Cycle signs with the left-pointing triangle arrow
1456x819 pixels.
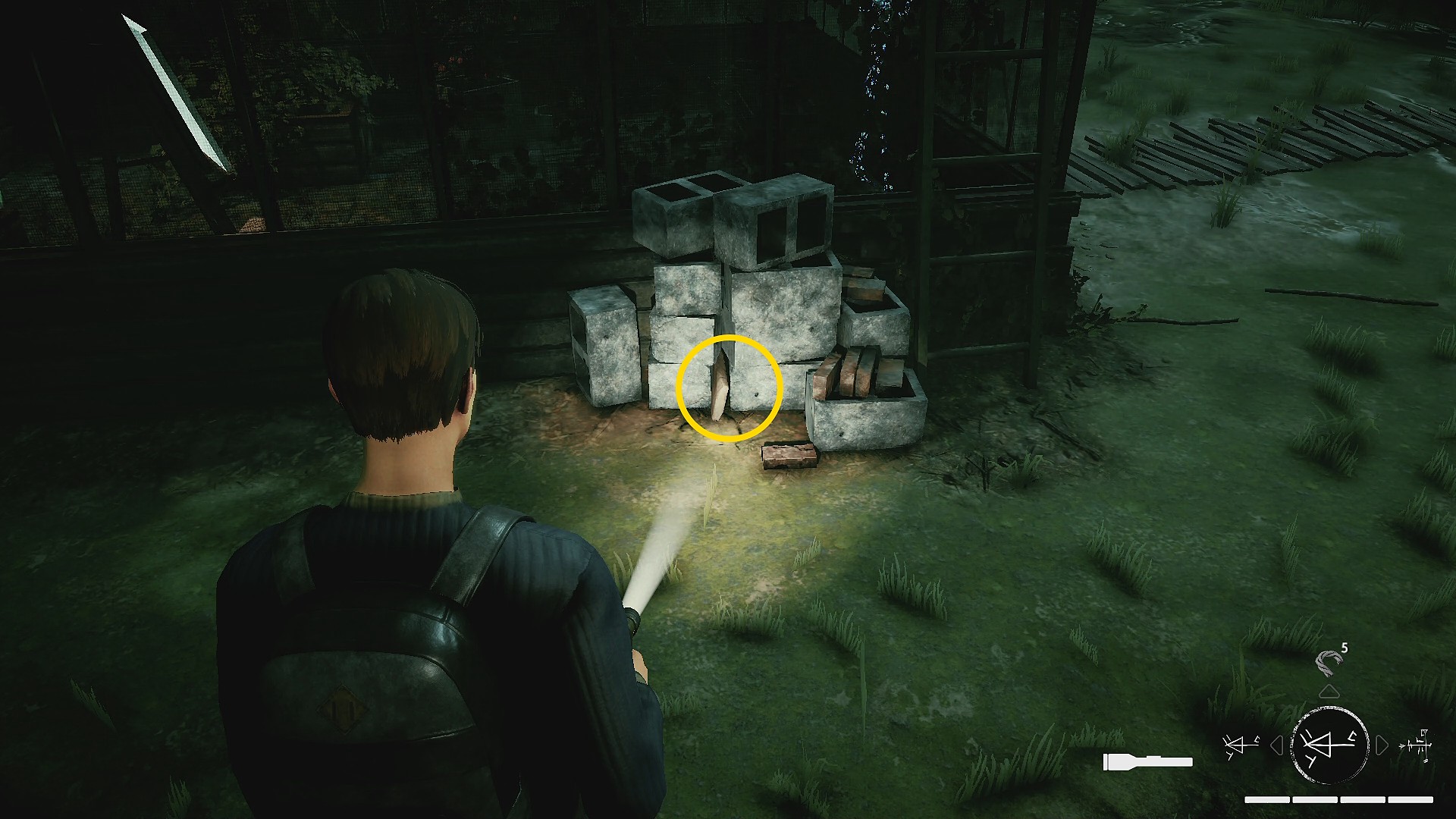click(x=1277, y=745)
